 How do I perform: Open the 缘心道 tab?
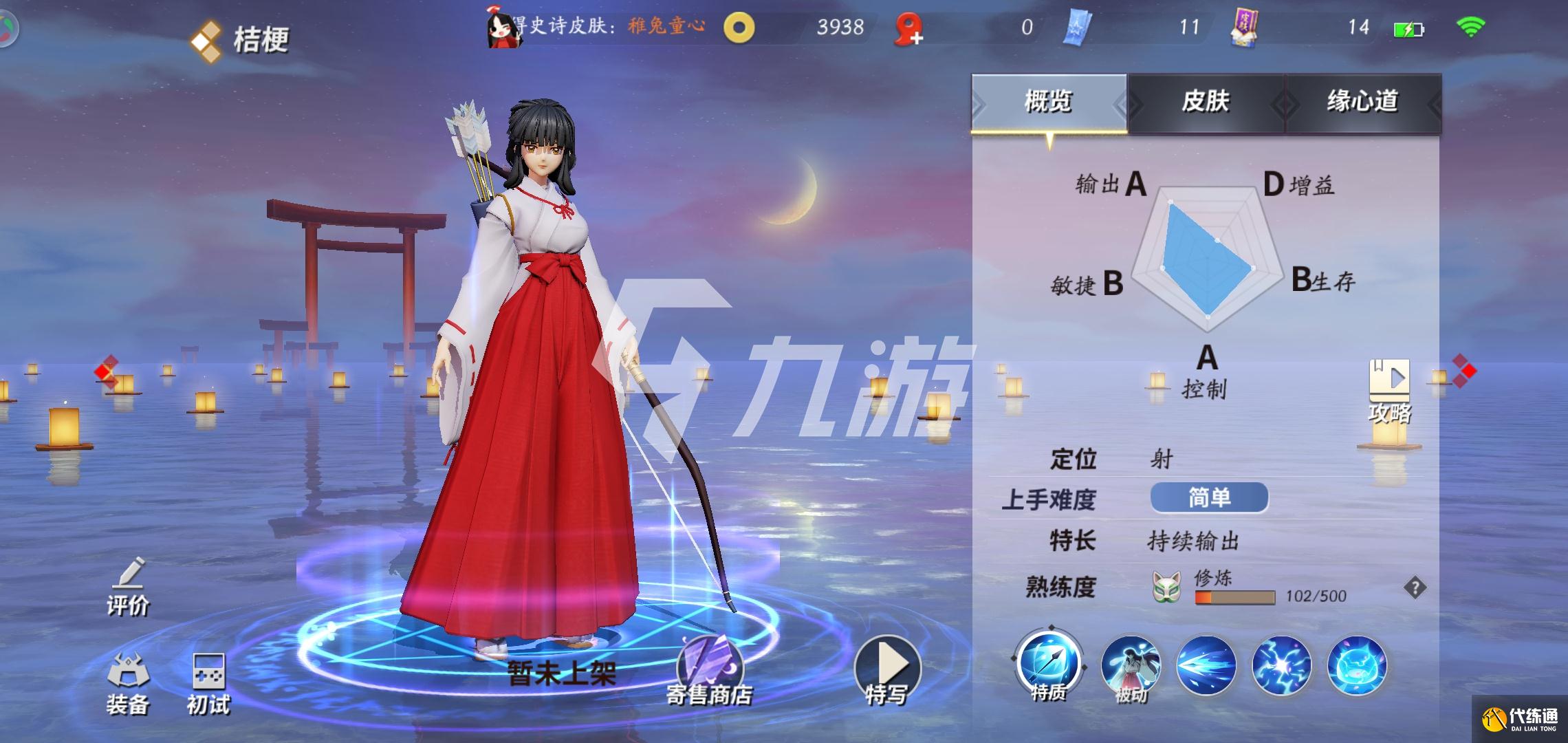click(x=1362, y=102)
